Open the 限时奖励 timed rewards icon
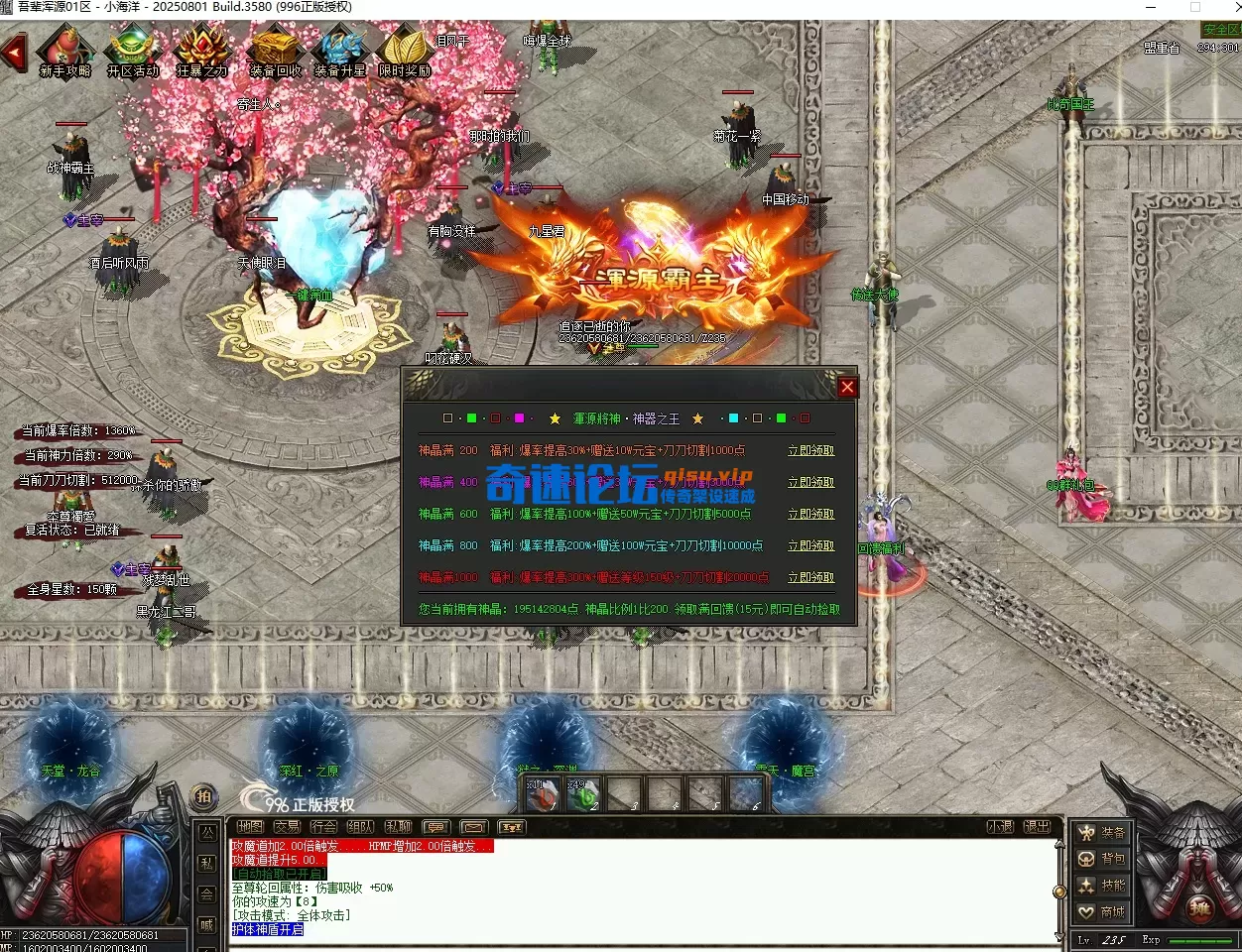This screenshot has width=1242, height=952. coord(405,53)
